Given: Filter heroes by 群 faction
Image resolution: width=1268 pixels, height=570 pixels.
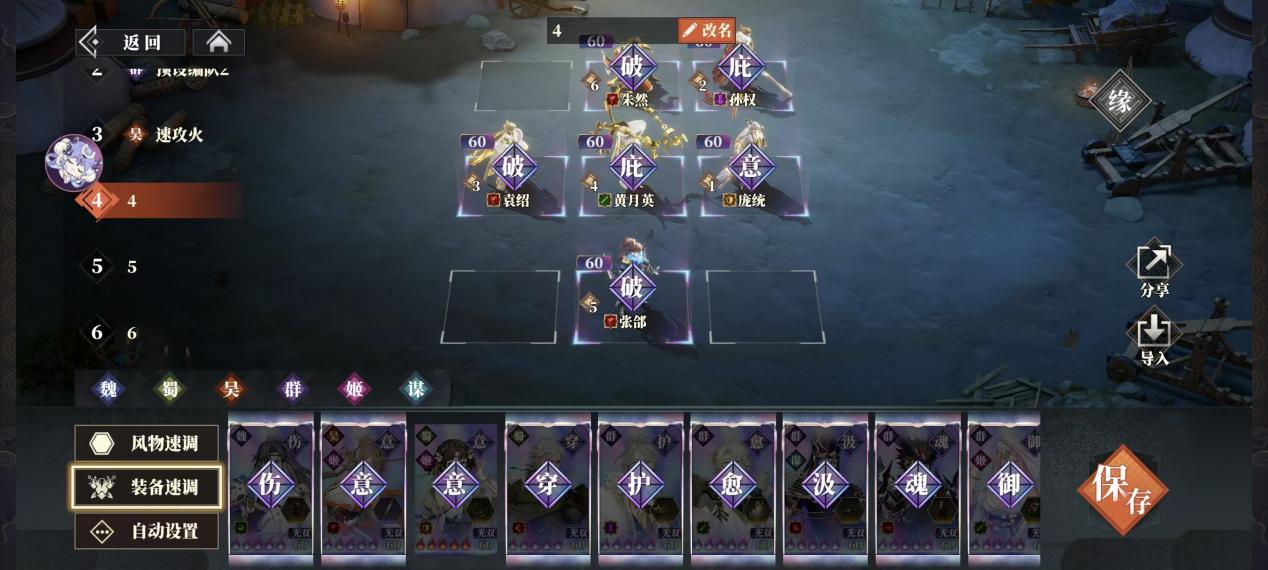Looking at the screenshot, I should tap(293, 388).
